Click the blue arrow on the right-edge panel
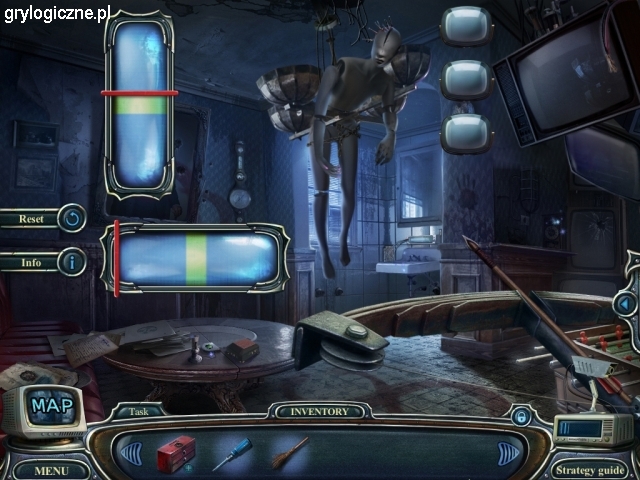Screen dimensions: 640x480 click(626, 302)
